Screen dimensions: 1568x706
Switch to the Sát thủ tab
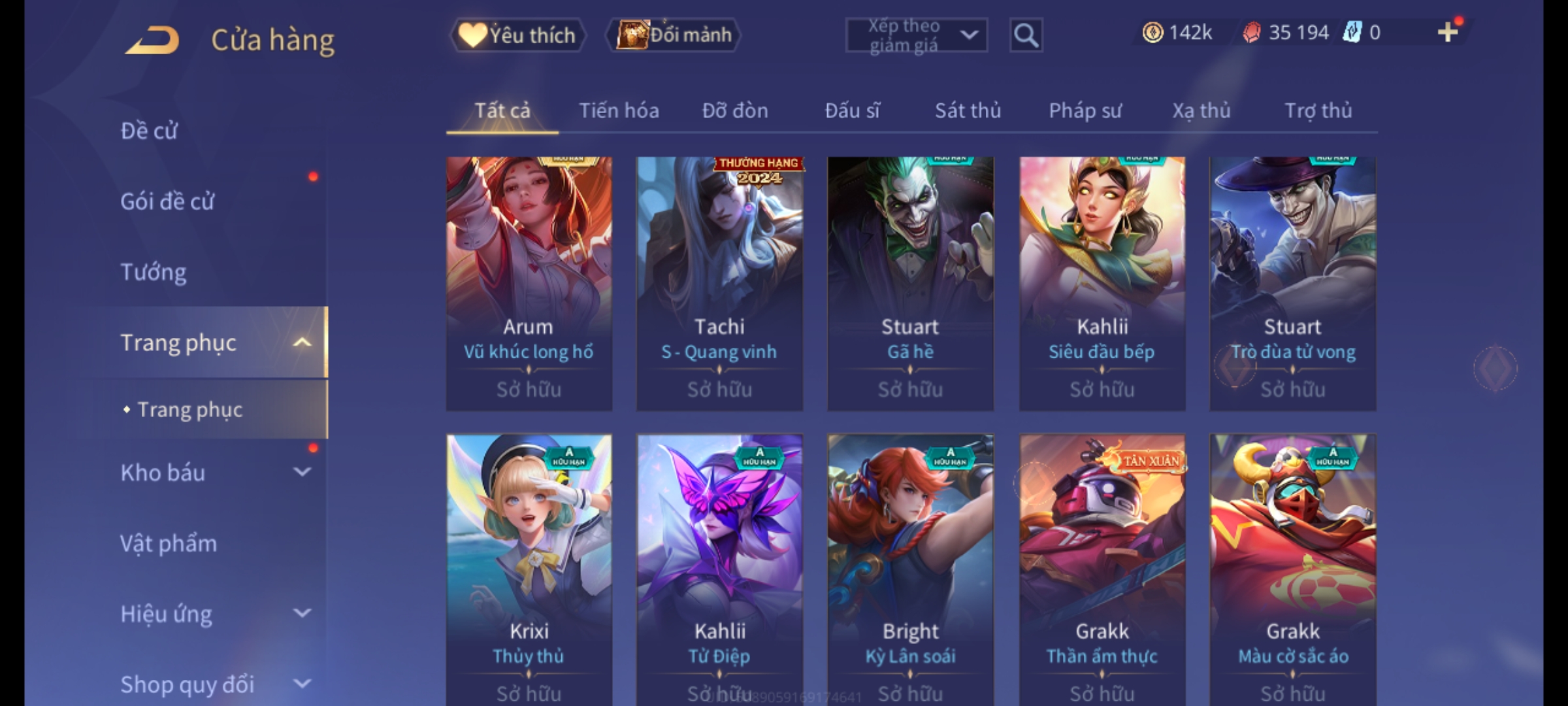[x=968, y=110]
